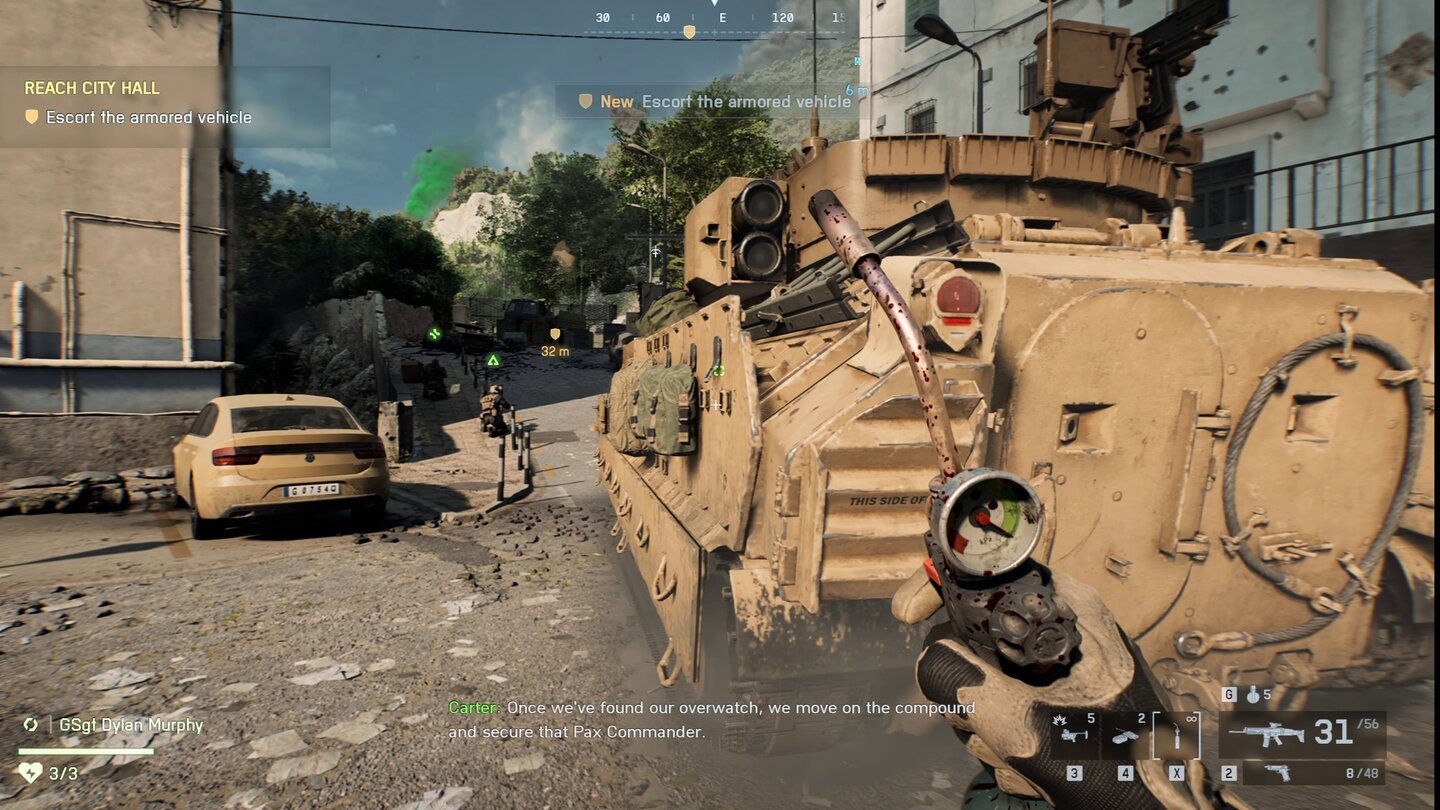Viewport: 1440px width, 810px height.
Task: Click the heart icon next to 3/3
Action: [32, 771]
